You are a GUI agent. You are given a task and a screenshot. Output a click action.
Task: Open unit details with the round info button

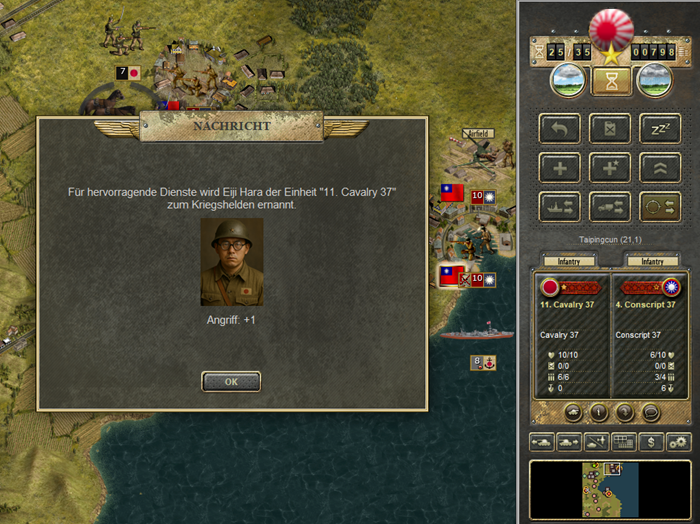[599, 411]
